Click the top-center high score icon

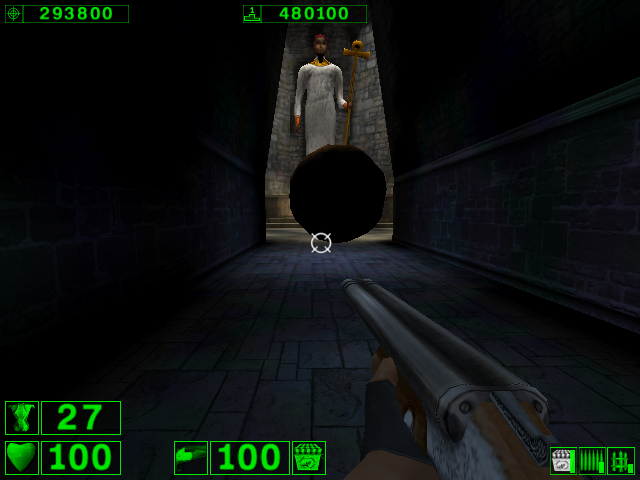point(252,14)
